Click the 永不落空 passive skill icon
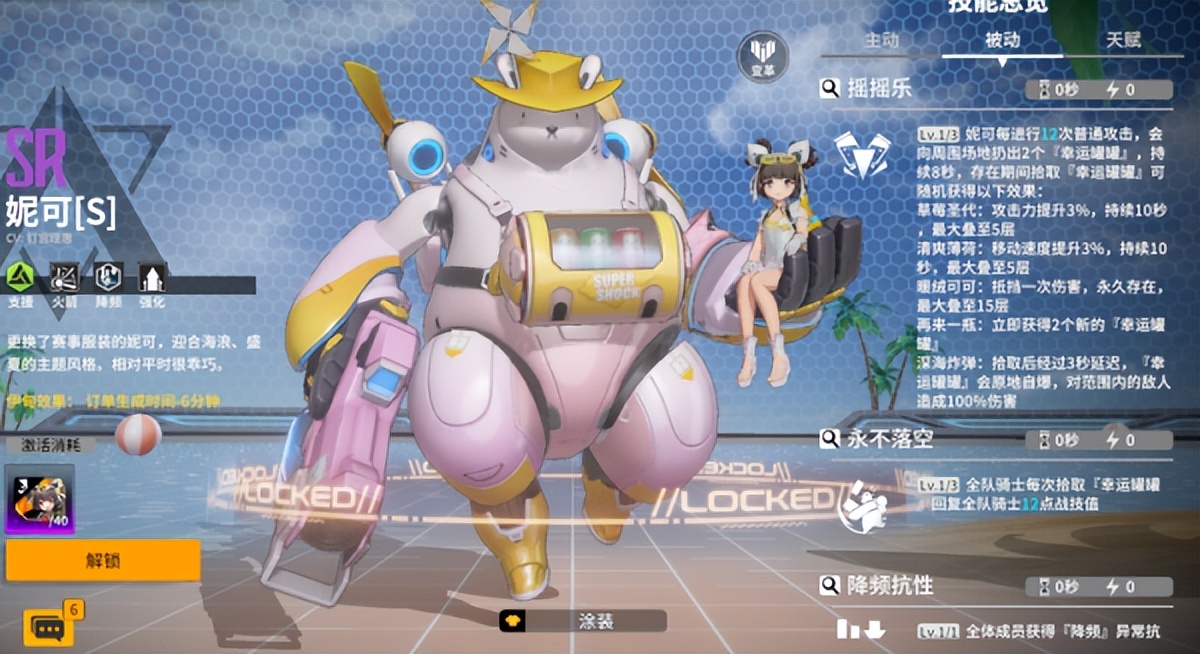 click(x=862, y=505)
